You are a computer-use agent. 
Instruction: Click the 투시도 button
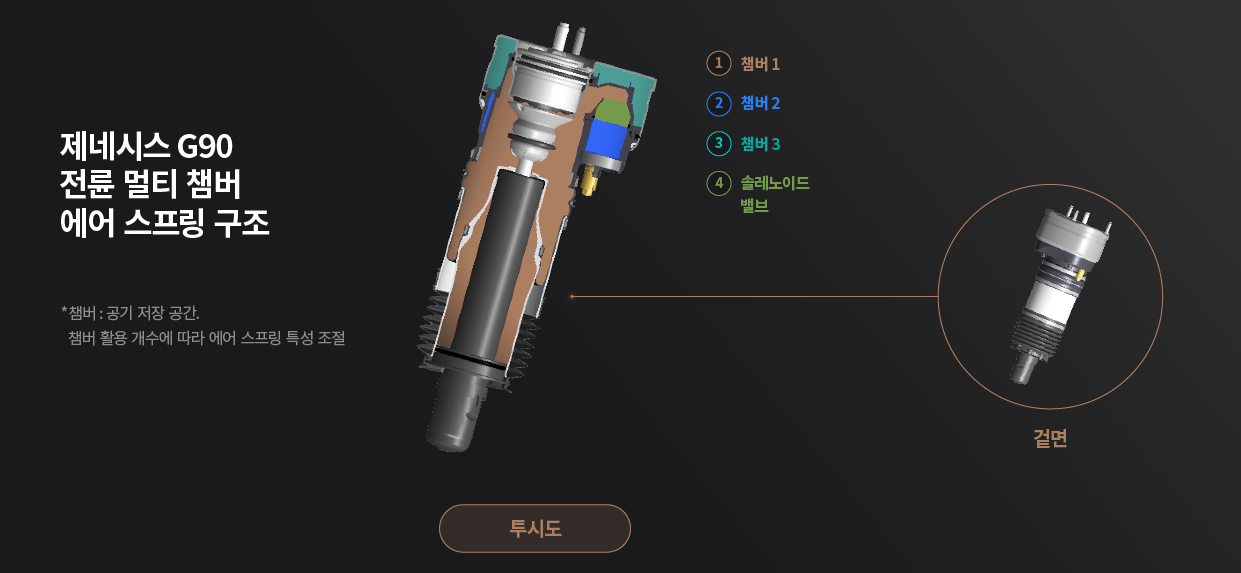tap(535, 528)
